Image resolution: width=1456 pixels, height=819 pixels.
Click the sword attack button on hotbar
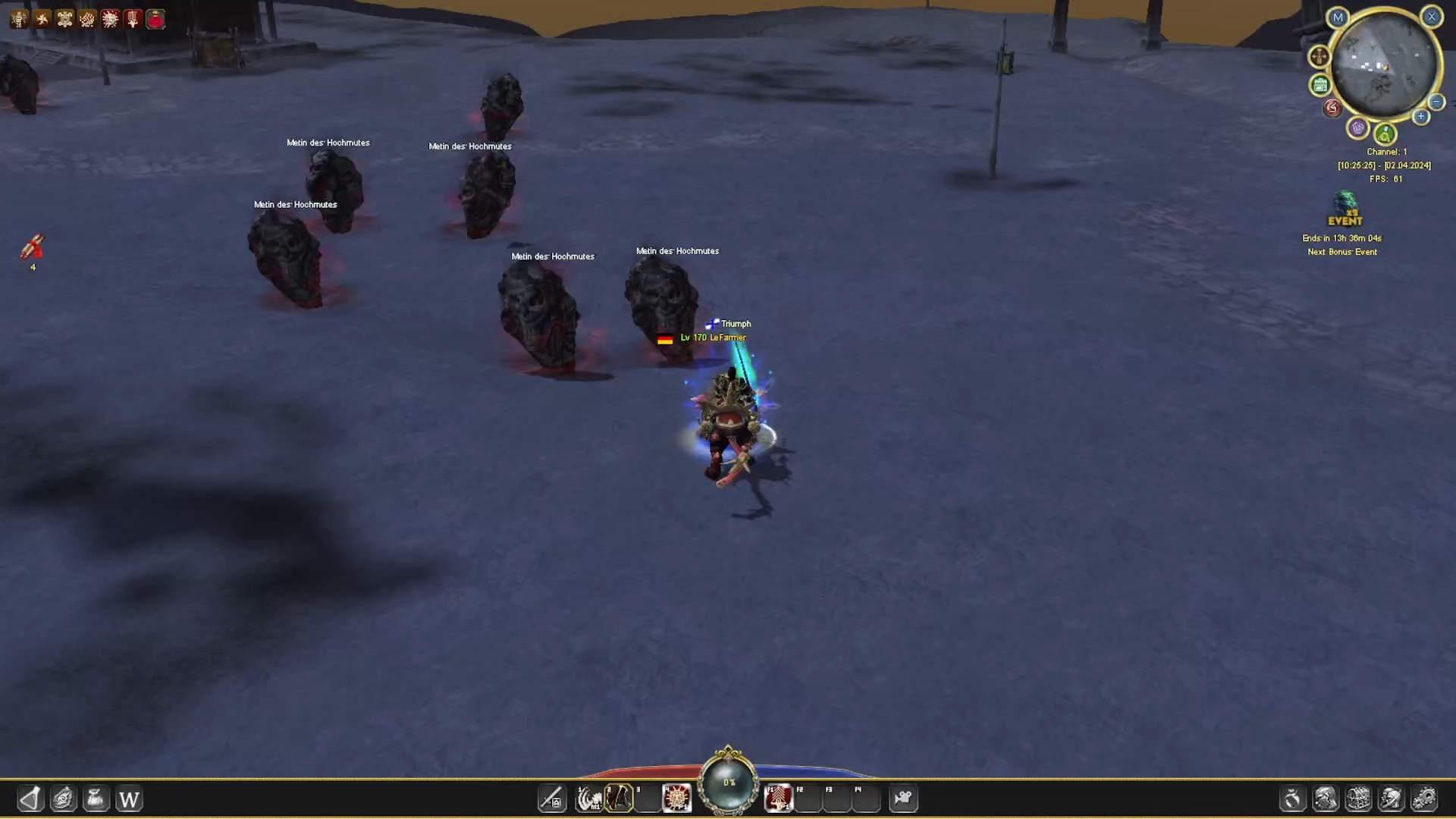(551, 799)
